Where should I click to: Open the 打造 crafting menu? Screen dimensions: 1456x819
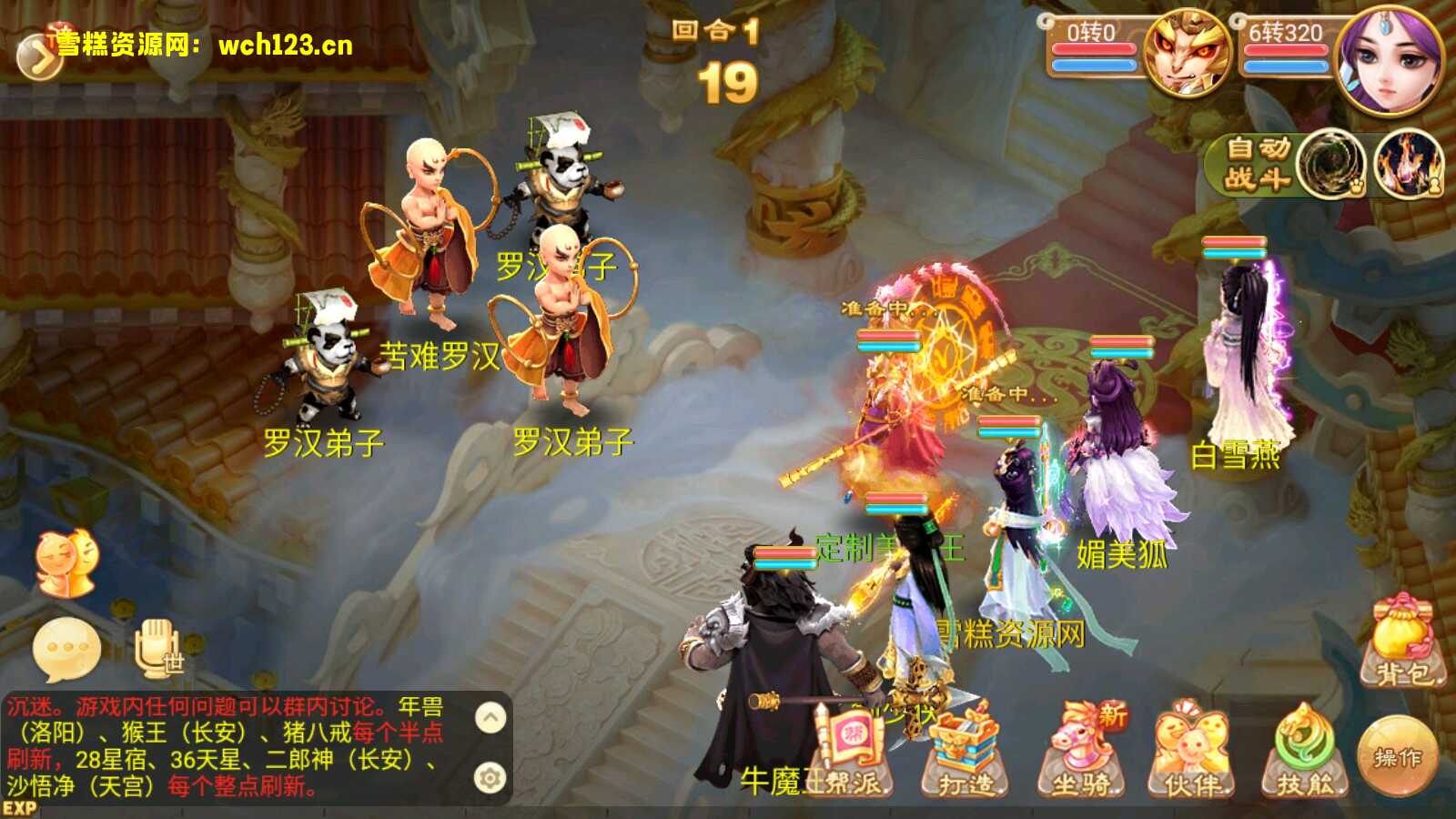click(965, 752)
